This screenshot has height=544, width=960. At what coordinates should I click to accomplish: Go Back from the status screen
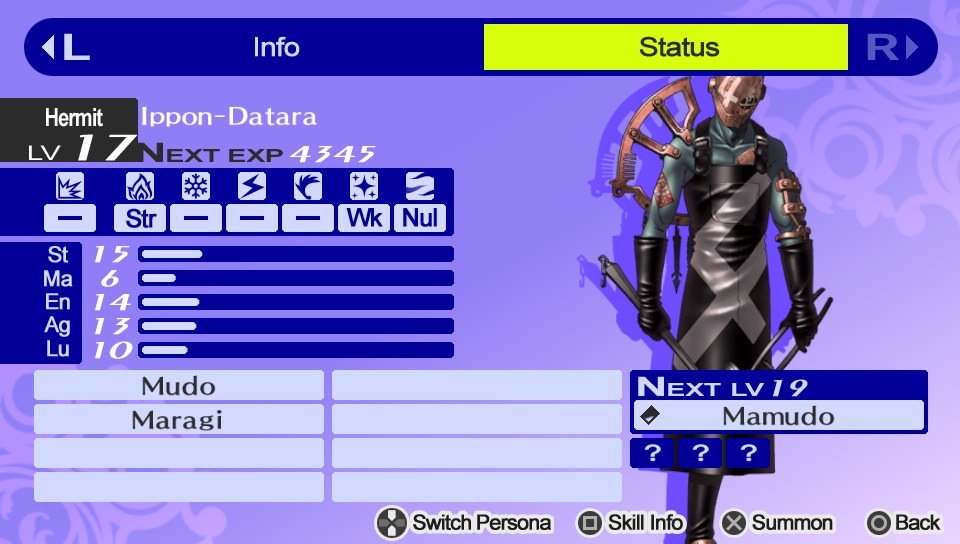click(x=904, y=522)
